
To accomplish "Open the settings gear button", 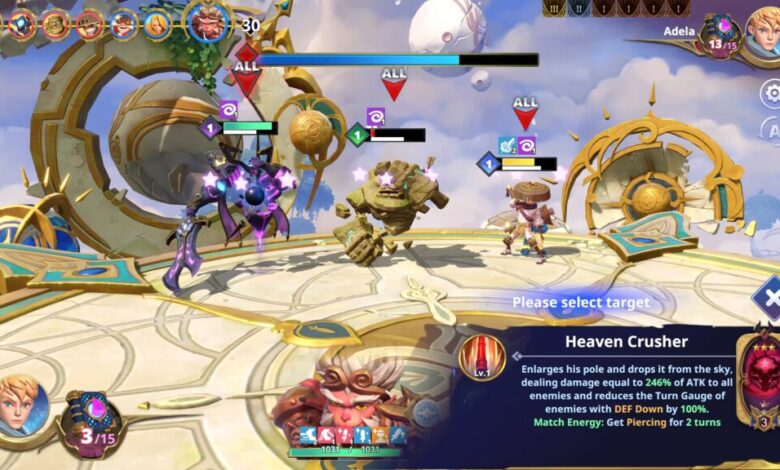I will 771,94.
